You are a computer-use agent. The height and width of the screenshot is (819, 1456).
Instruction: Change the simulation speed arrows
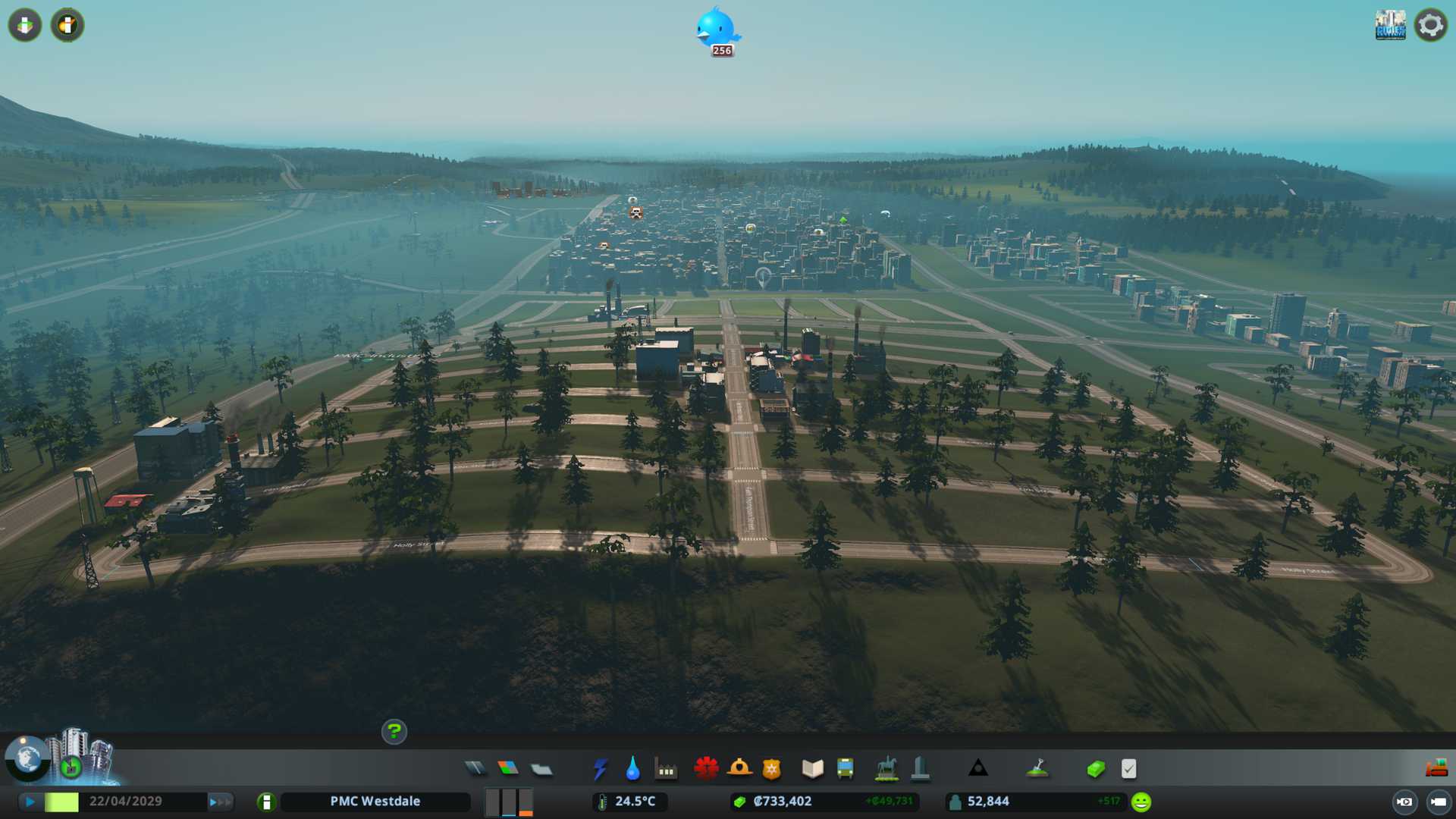pos(220,802)
